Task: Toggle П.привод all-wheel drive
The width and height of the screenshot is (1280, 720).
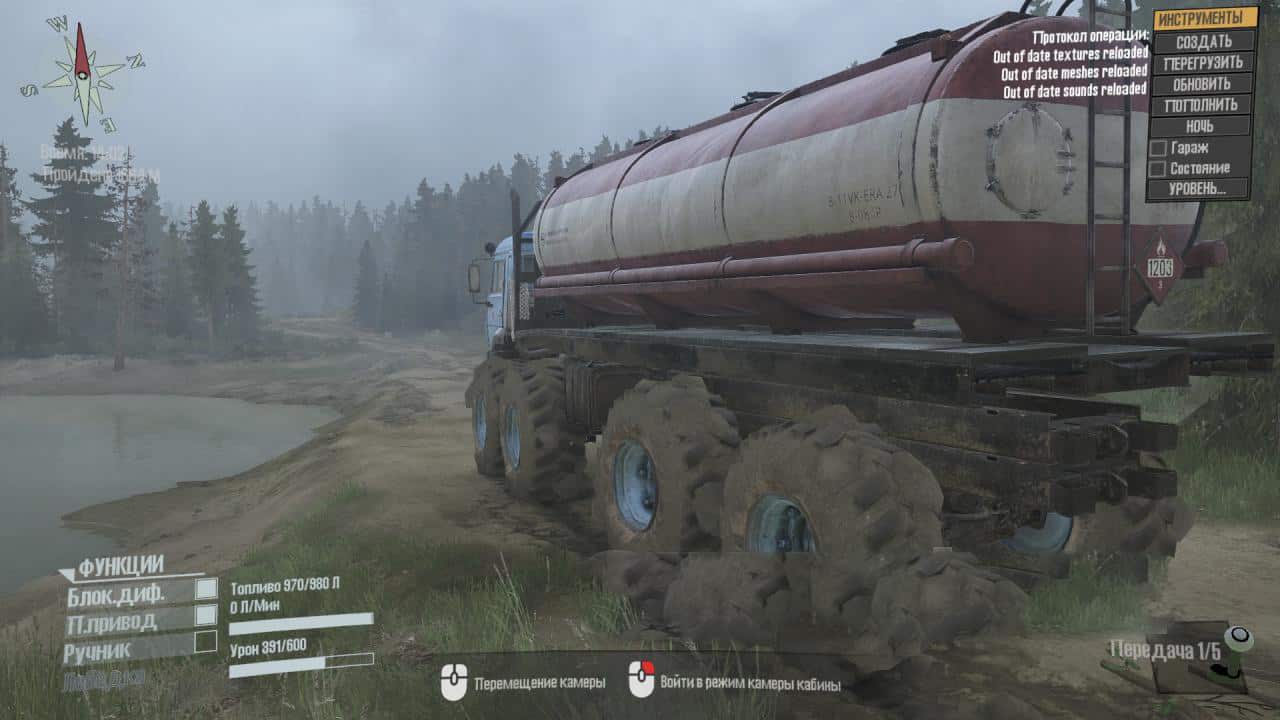Action: 206,615
